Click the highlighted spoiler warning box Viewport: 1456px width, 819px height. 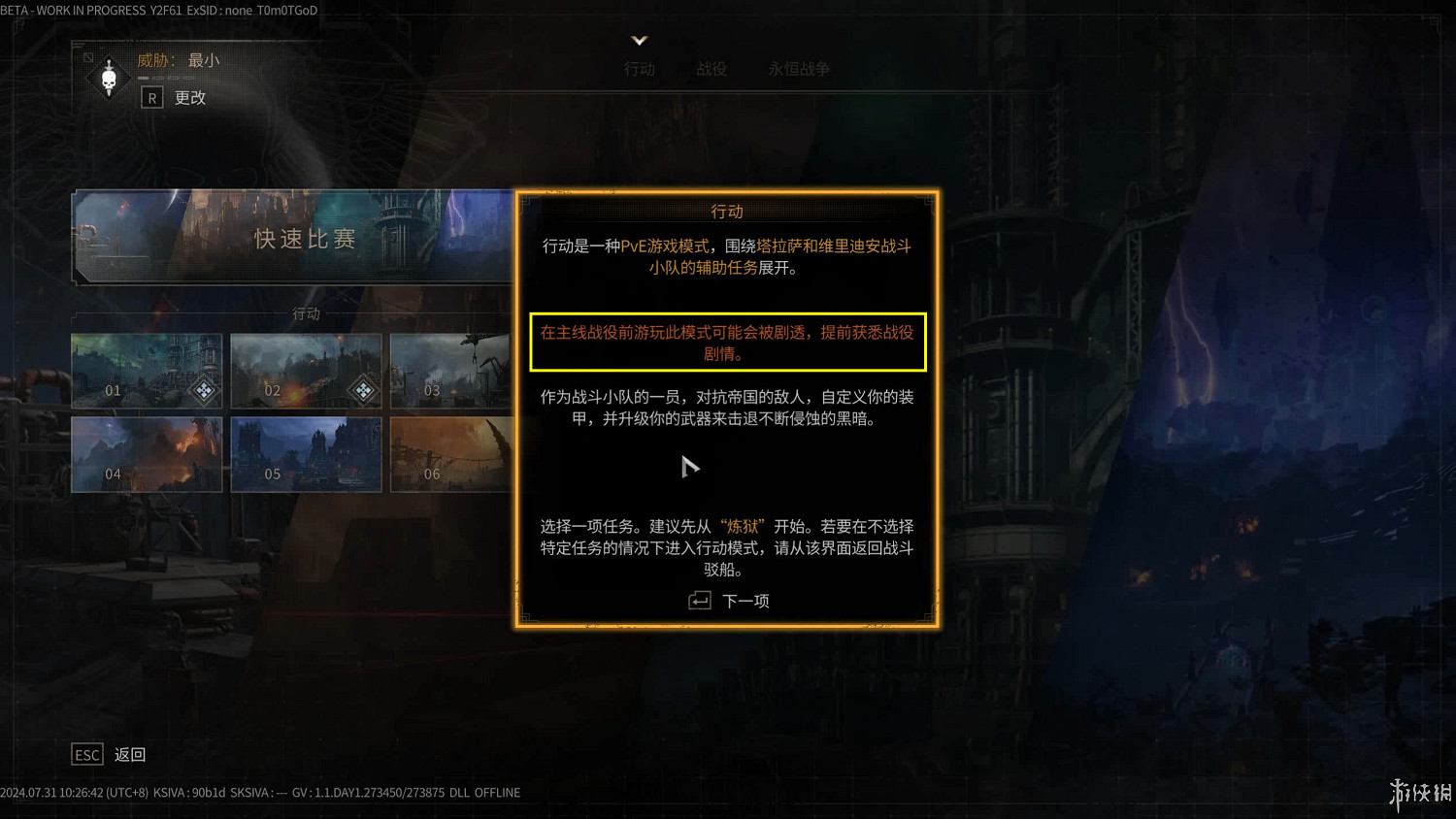[728, 342]
